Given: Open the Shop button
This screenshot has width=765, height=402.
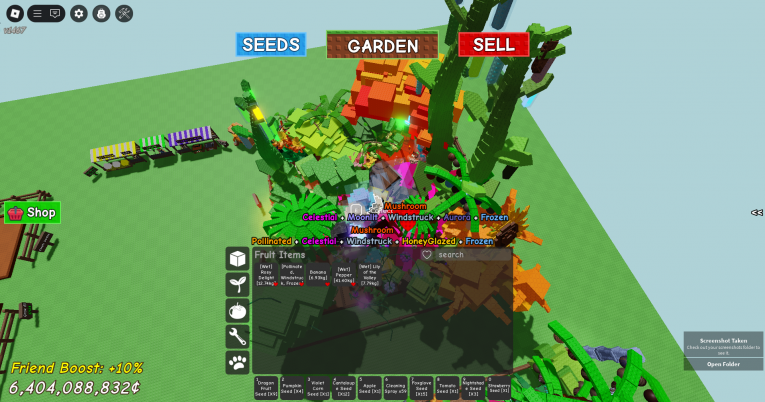Looking at the screenshot, I should pyautogui.click(x=33, y=212).
